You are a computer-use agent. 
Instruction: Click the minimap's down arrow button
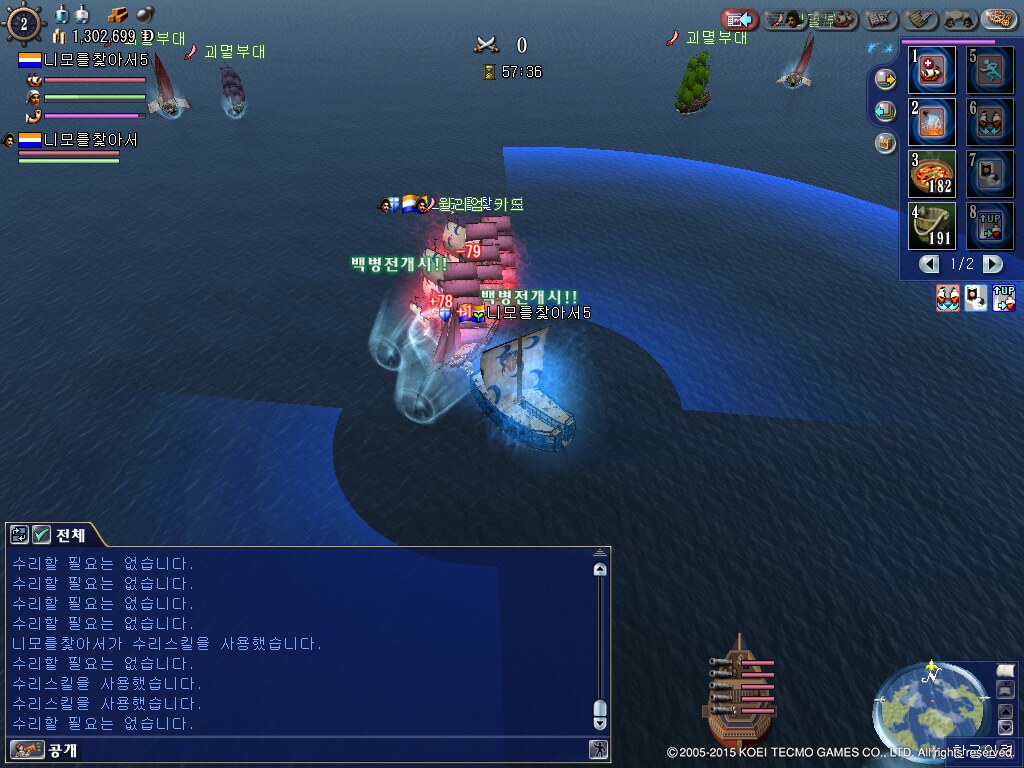1005,728
